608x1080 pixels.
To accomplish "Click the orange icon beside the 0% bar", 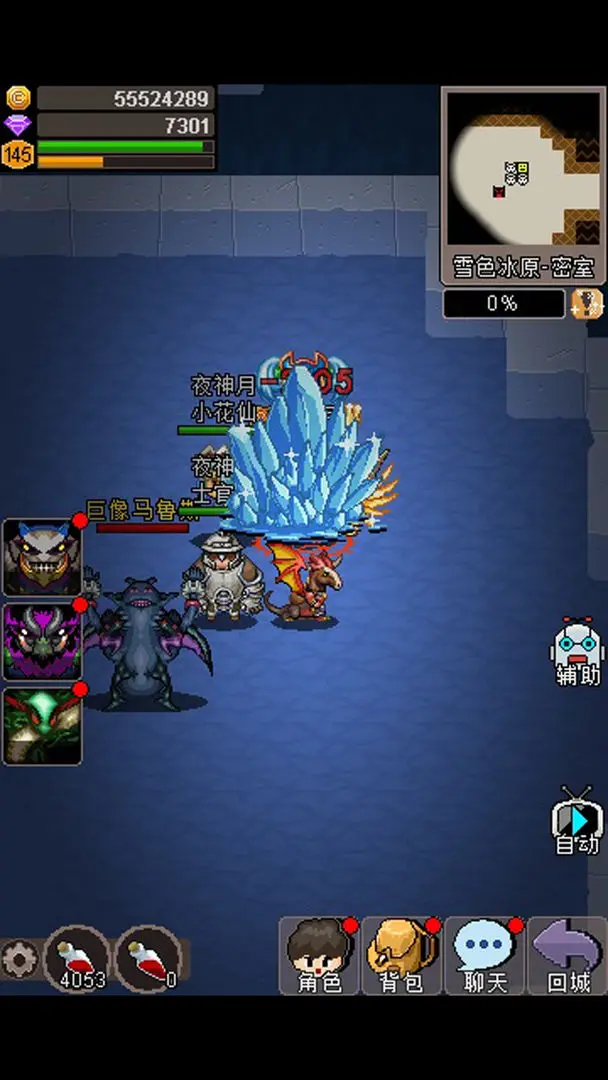I will [x=586, y=304].
